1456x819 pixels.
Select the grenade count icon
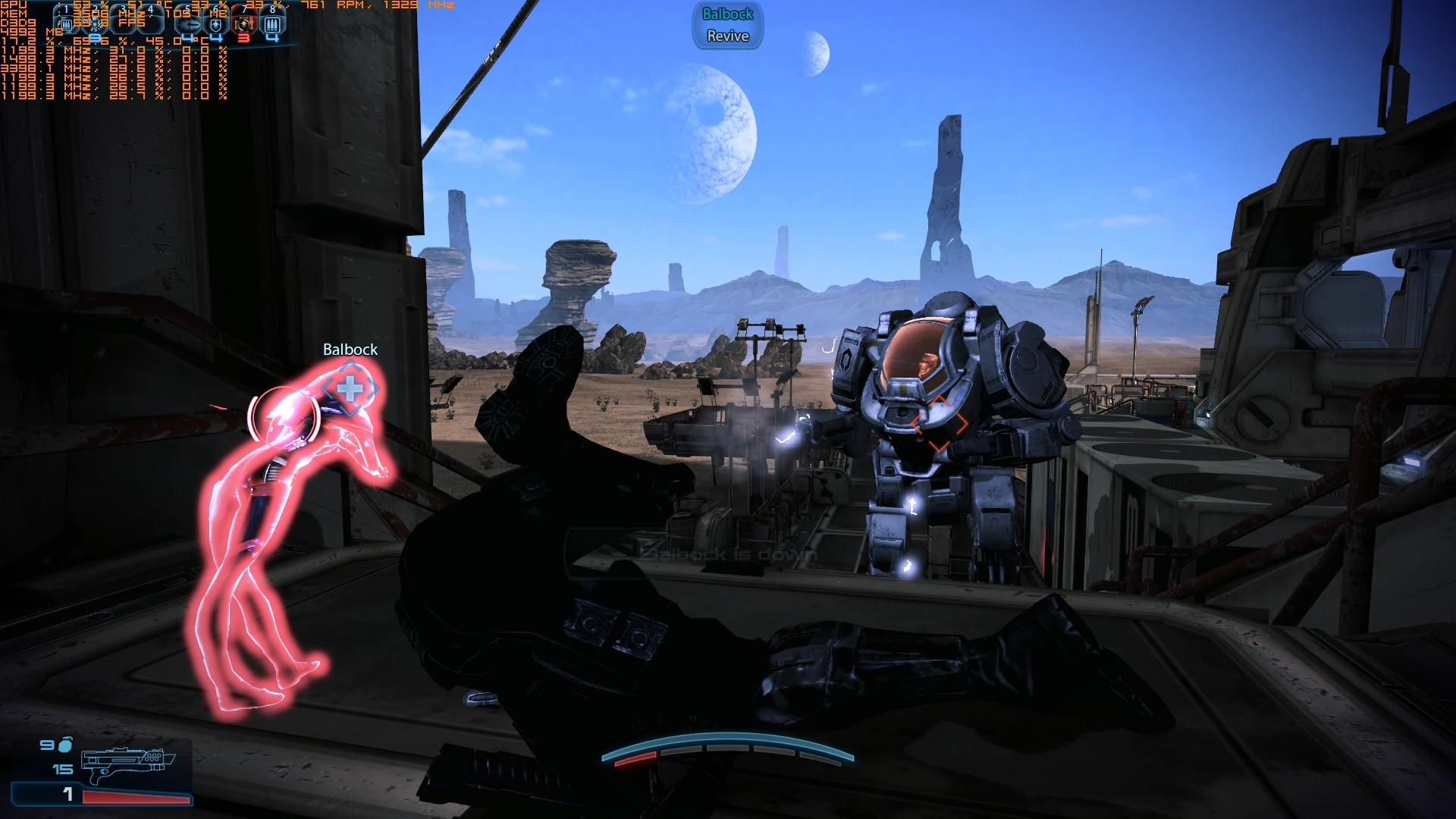[x=66, y=745]
